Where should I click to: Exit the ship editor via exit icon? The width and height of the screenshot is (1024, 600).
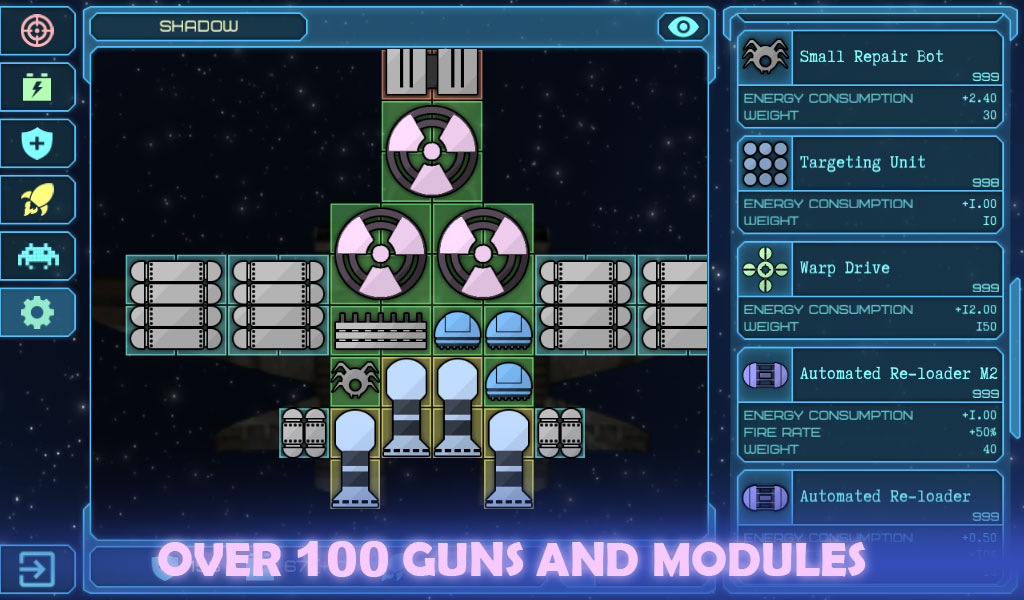click(x=38, y=569)
